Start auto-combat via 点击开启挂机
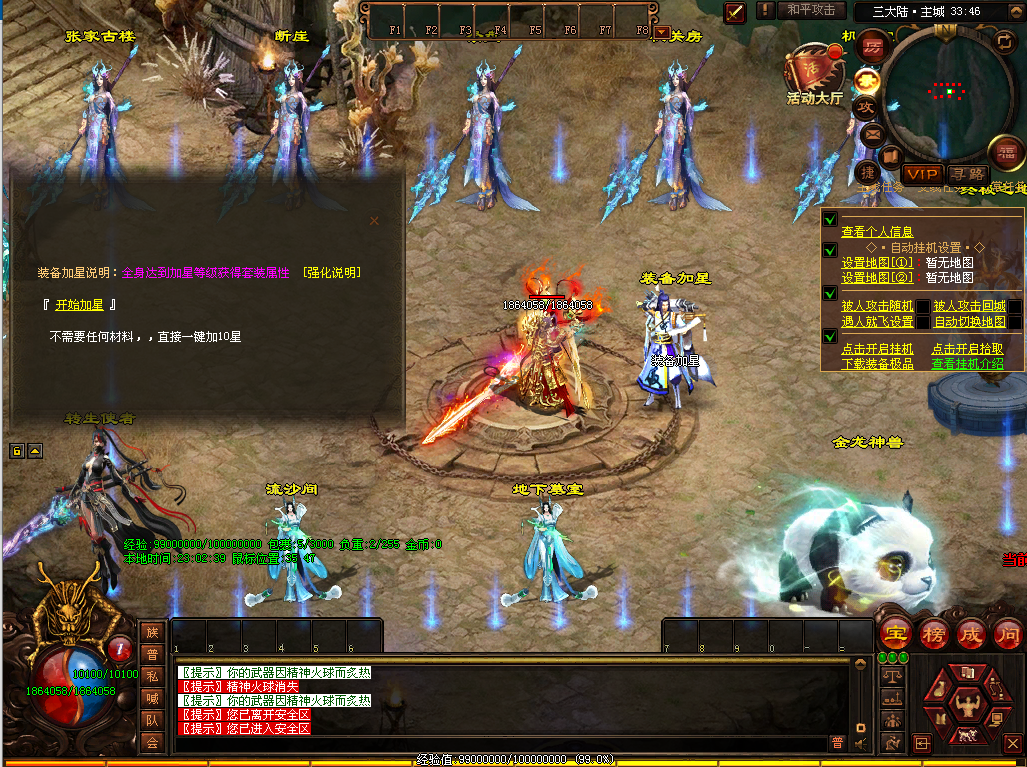The image size is (1027, 767). coord(877,349)
